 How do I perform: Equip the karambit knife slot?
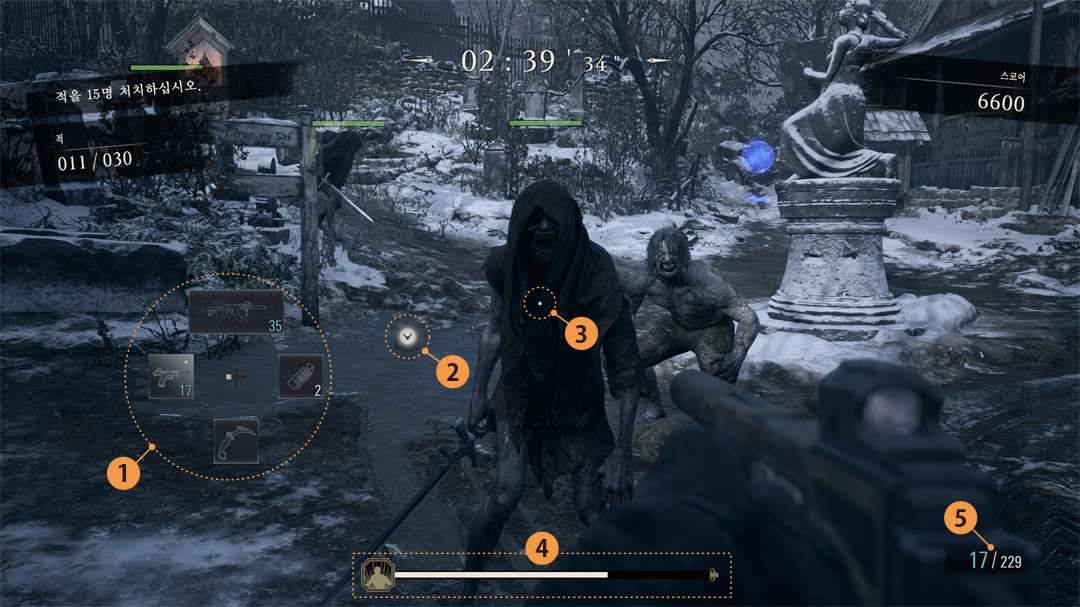(236, 440)
